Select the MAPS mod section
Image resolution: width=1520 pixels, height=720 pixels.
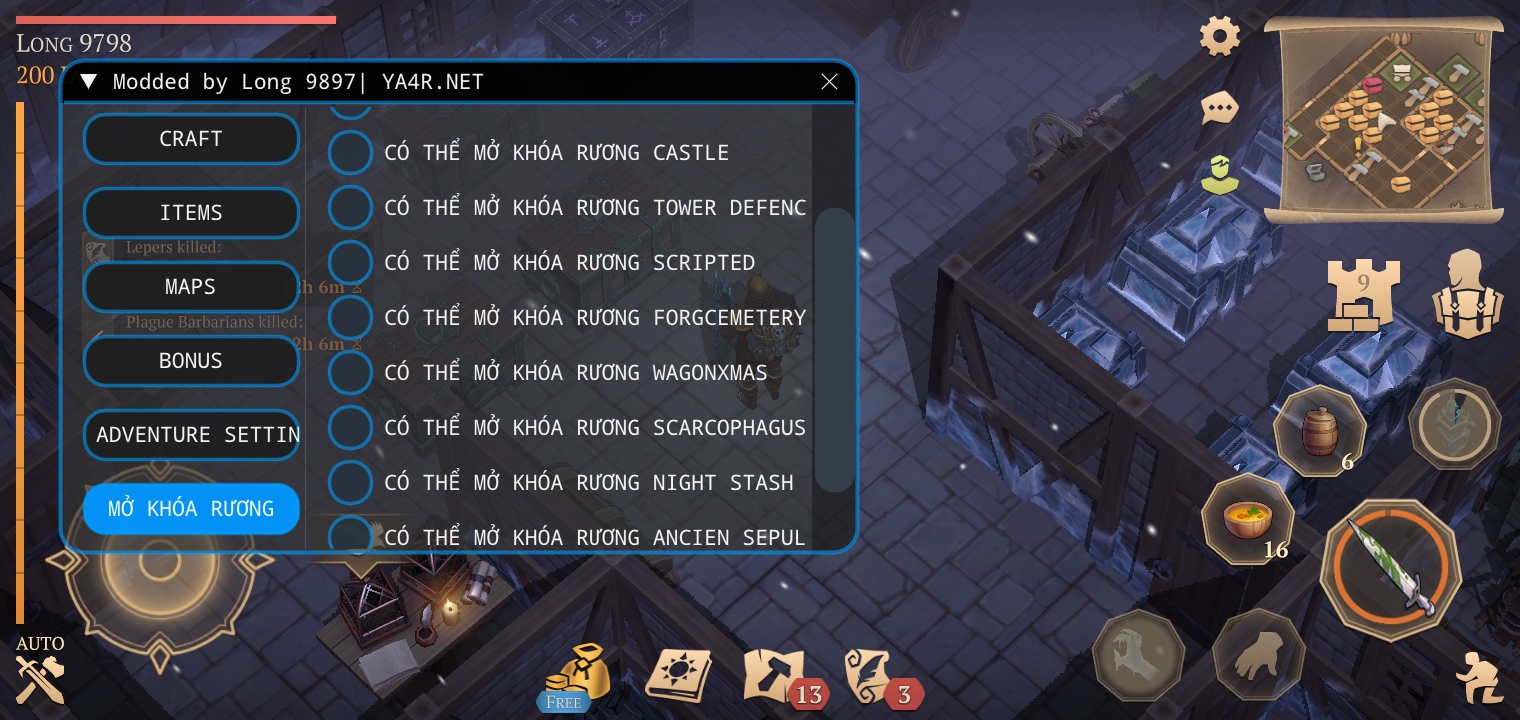pos(191,287)
